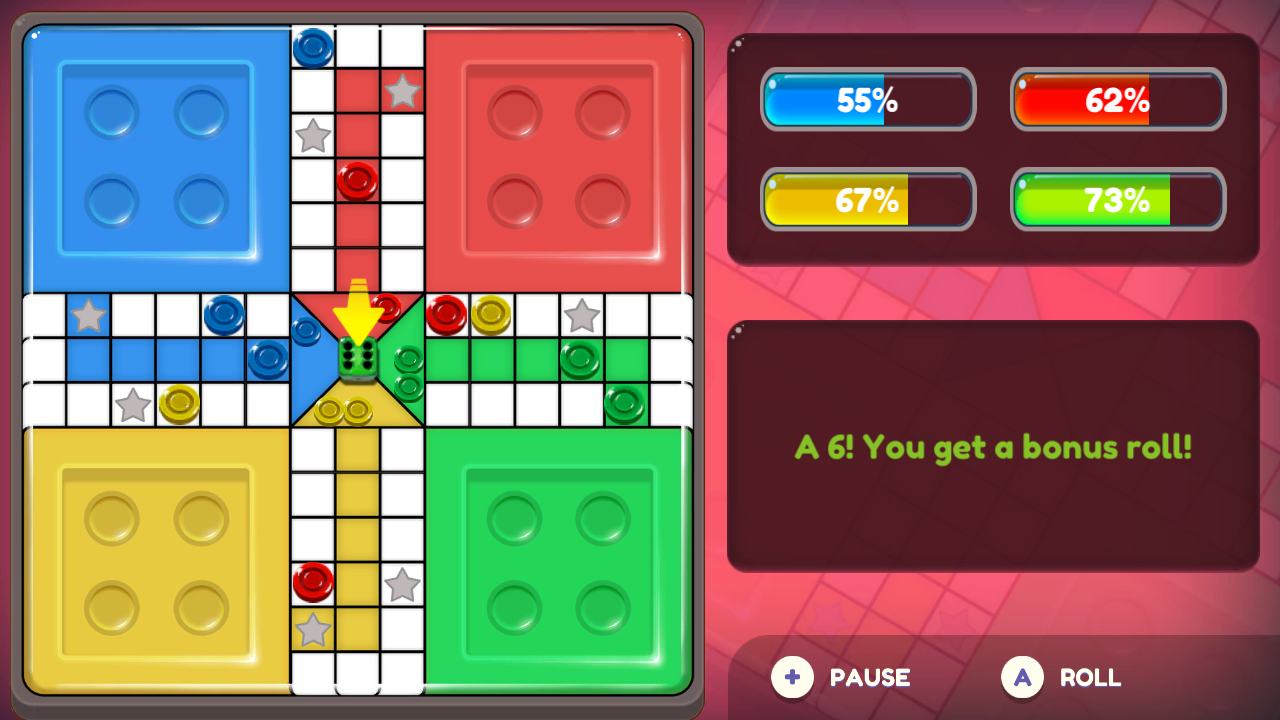Click the plus icon beside PAUSE
The height and width of the screenshot is (720, 1280).
[x=792, y=678]
